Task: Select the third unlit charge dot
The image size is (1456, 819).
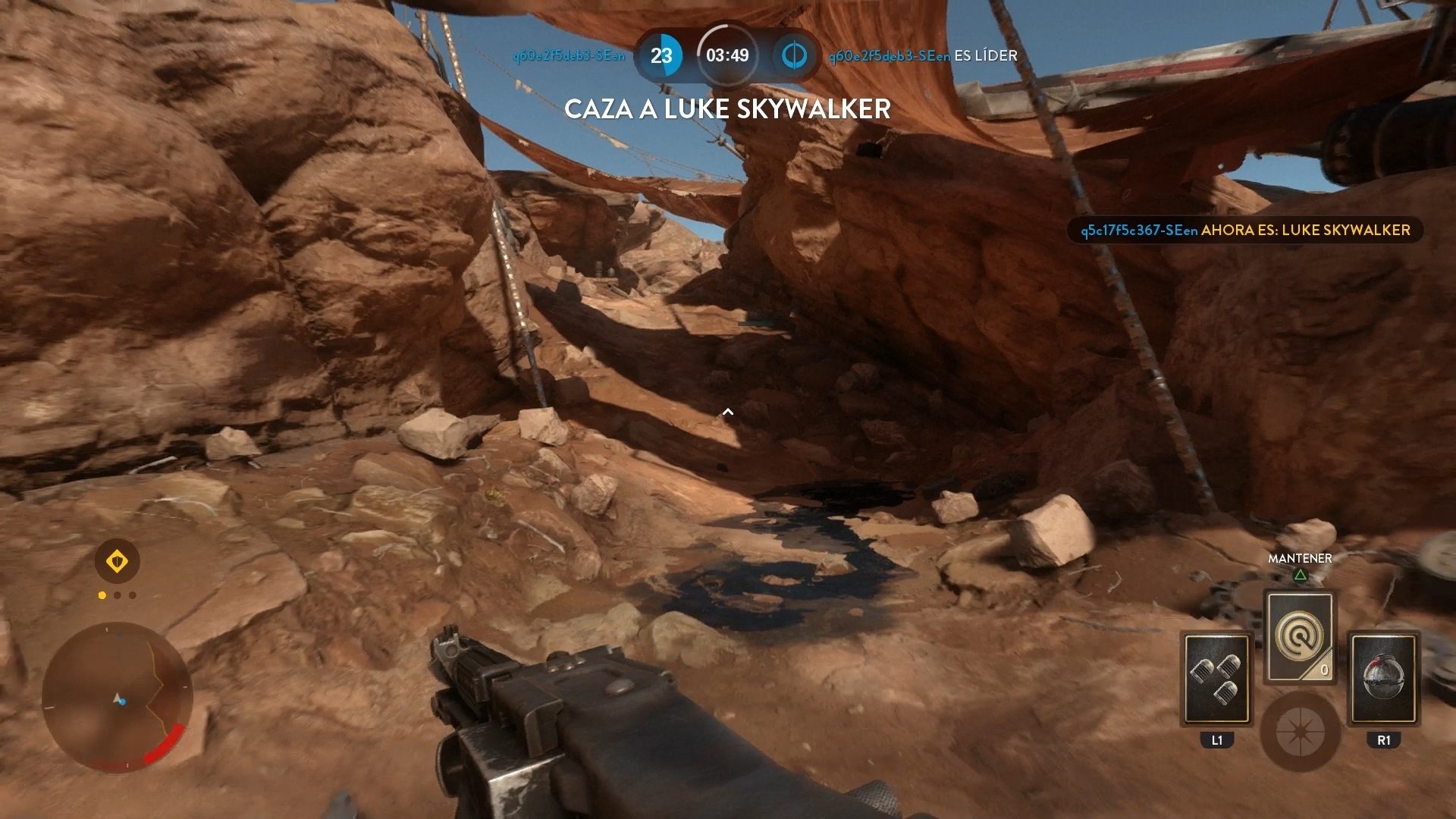Action: click(x=134, y=595)
